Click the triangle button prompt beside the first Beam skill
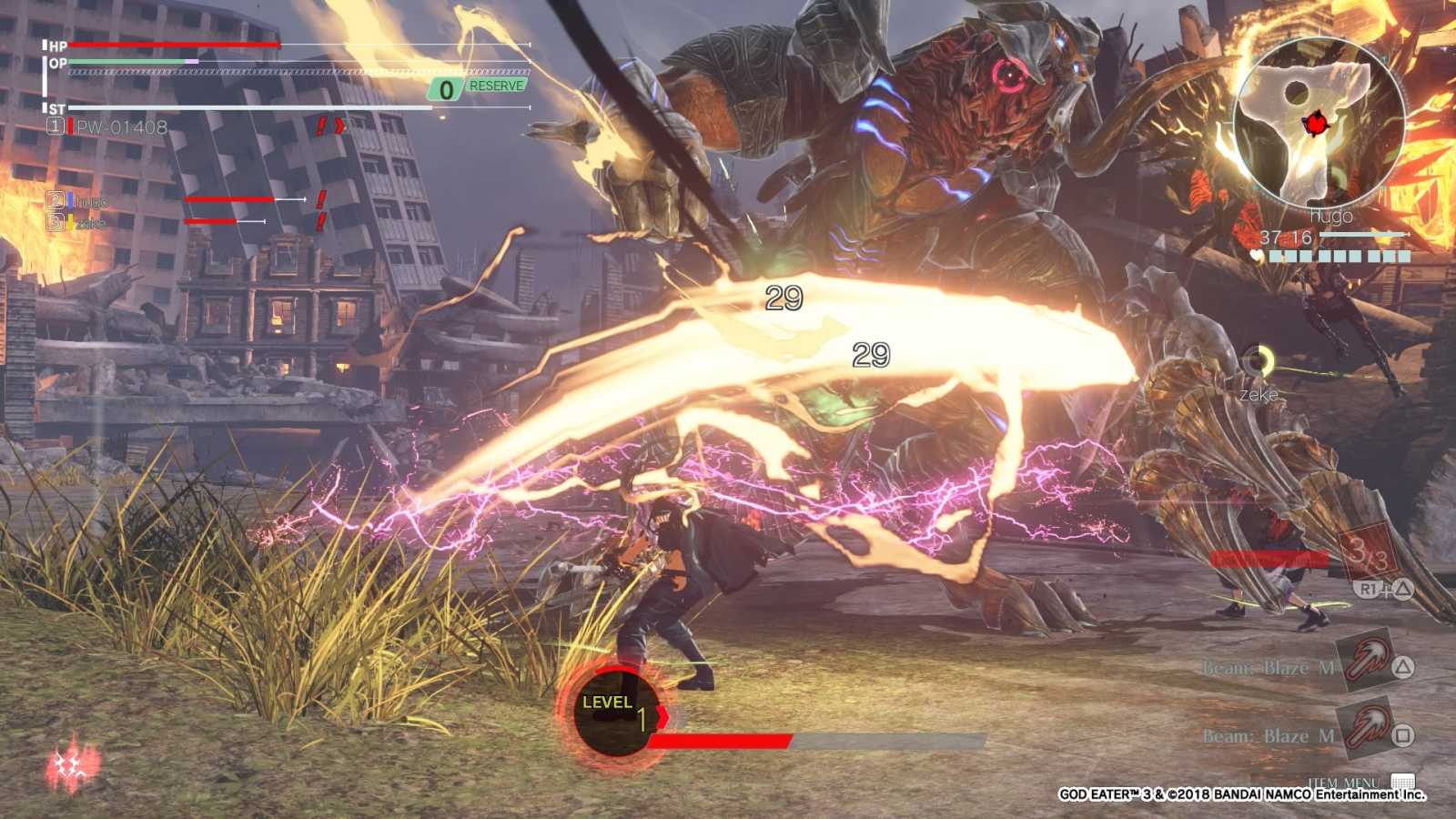1456x819 pixels. [1403, 667]
